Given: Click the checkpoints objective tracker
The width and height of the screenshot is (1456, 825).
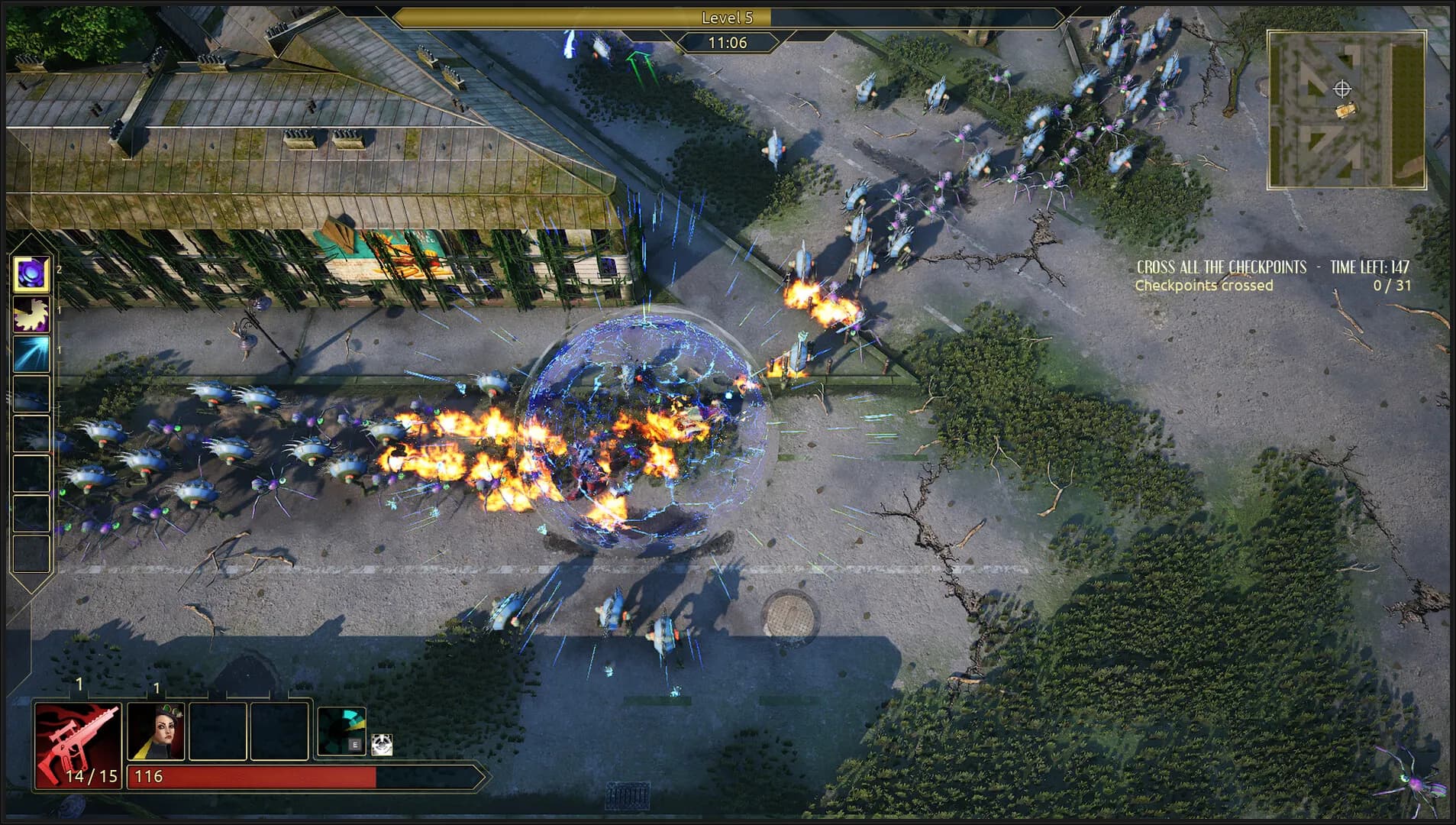Looking at the screenshot, I should click(x=1272, y=276).
